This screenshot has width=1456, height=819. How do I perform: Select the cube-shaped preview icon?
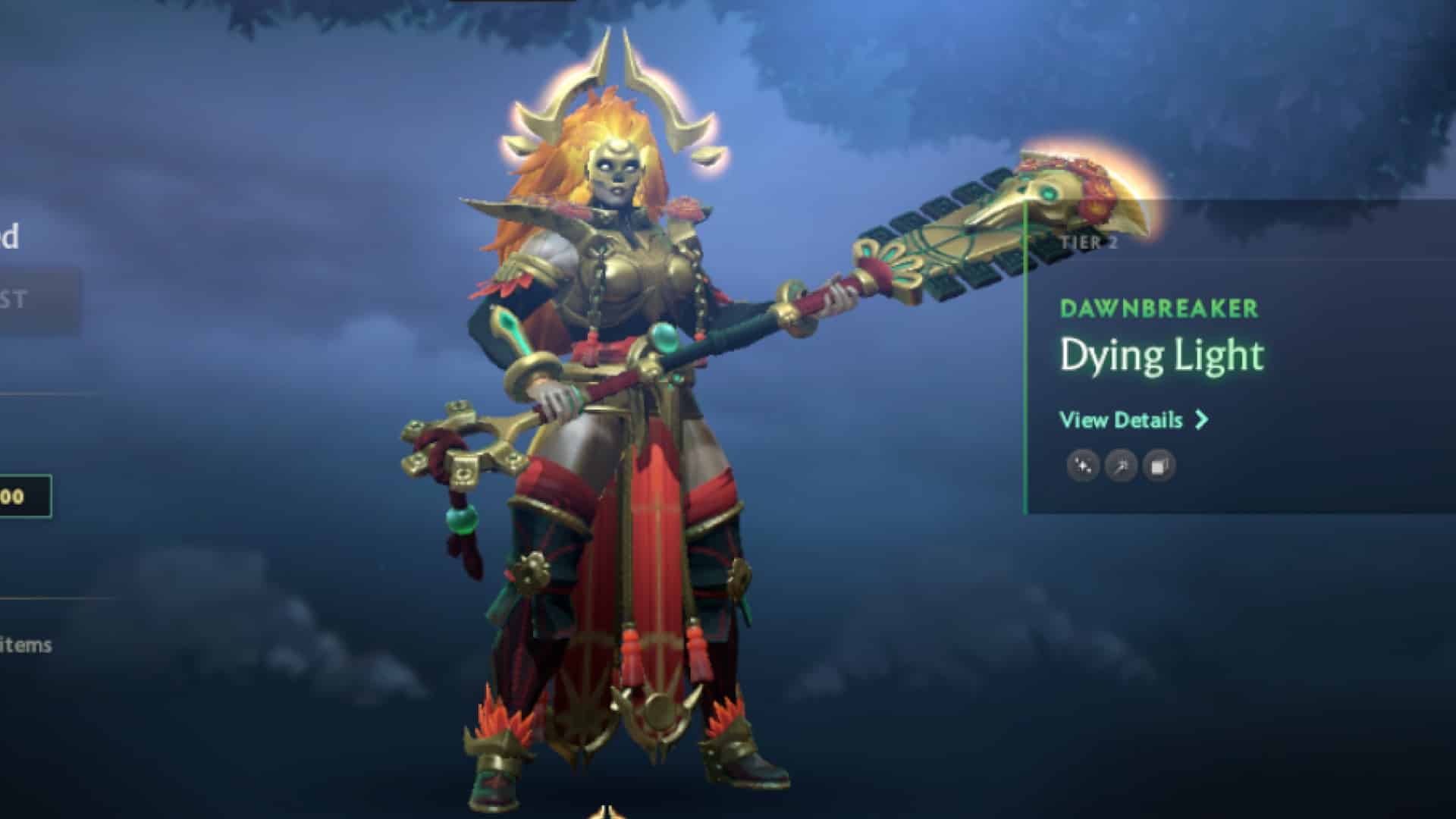pos(1159,466)
